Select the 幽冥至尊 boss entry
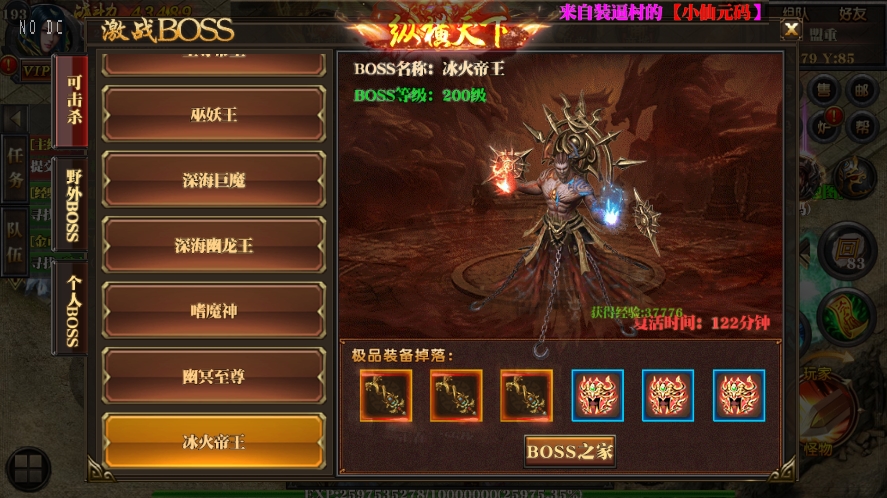The width and height of the screenshot is (887, 498). tap(214, 376)
